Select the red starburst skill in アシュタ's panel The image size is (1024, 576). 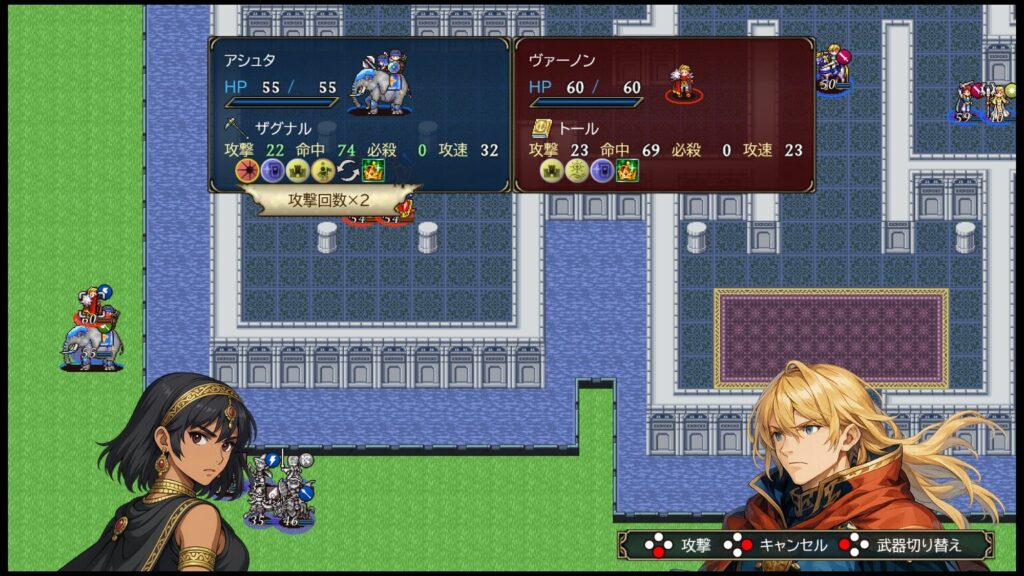point(247,171)
